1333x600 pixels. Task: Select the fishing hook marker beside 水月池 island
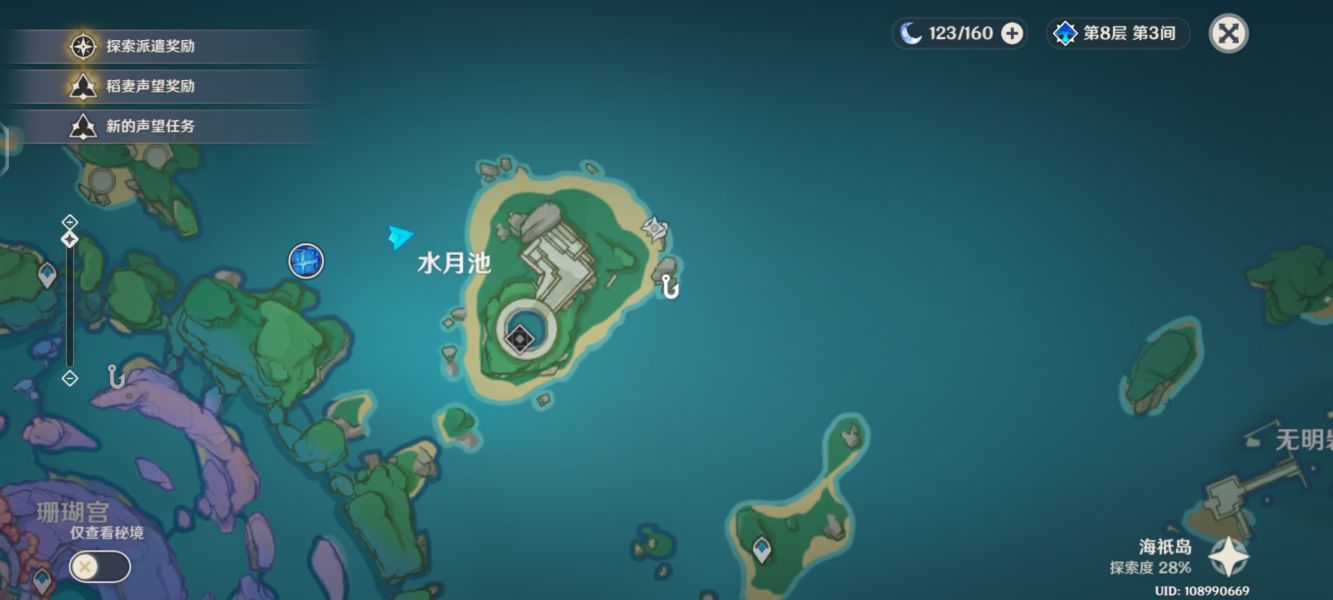pos(670,288)
